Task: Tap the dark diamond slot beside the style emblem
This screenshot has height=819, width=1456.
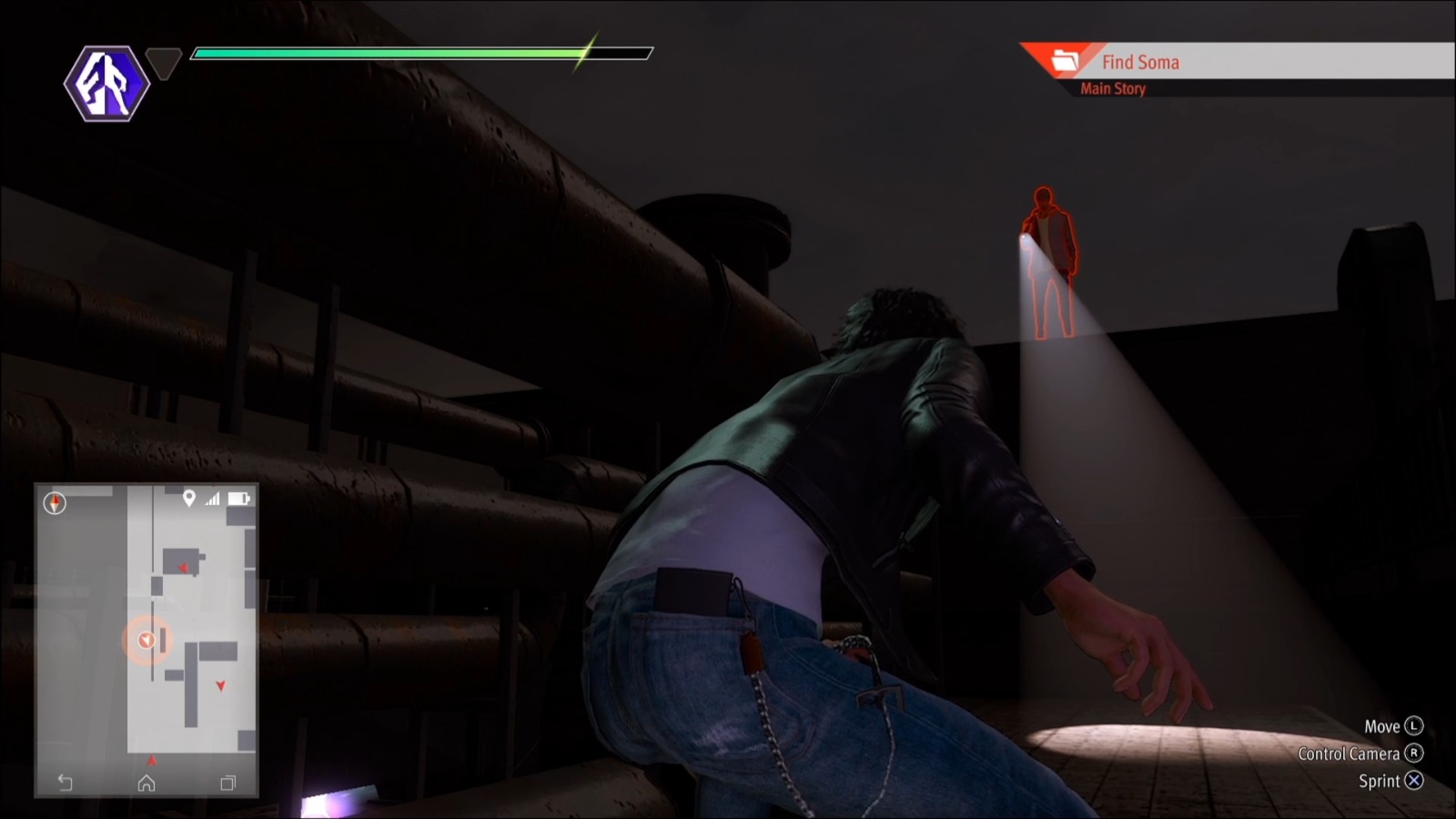Action: coord(164,66)
